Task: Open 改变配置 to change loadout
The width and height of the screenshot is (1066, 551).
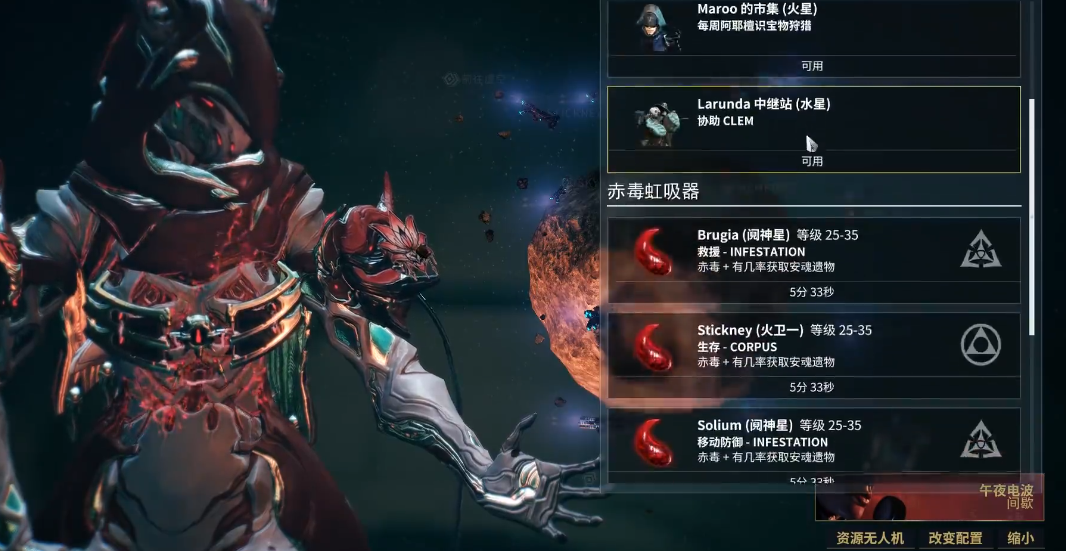Action: tap(955, 538)
